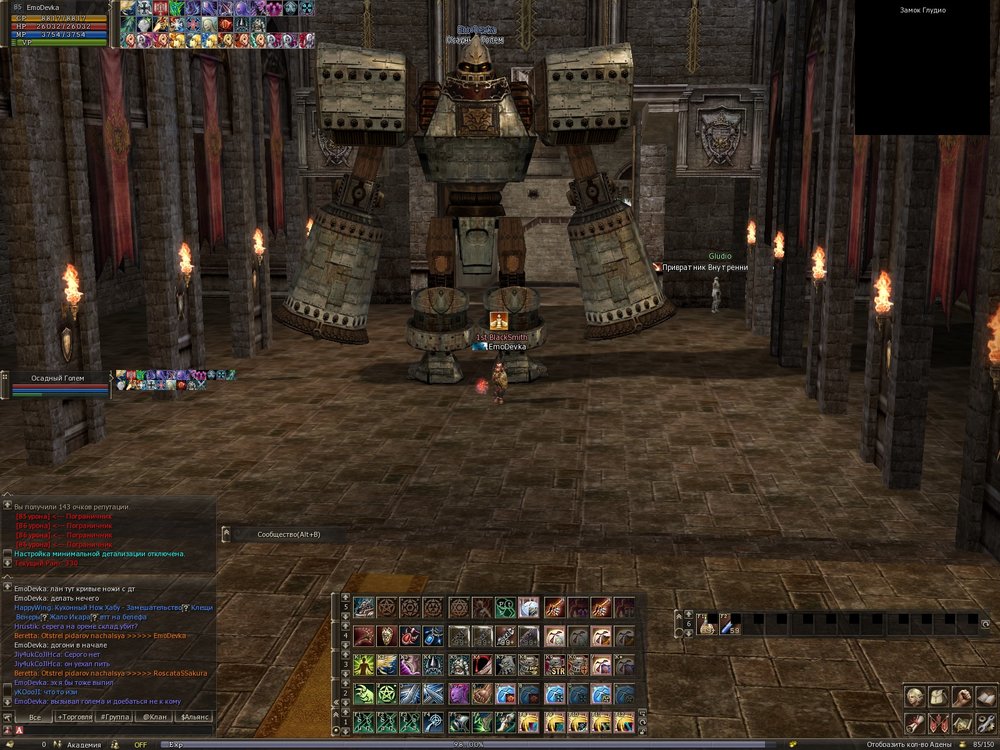The width and height of the screenshot is (1000, 750).
Task: Select the #Группа party chat tab
Action: [x=116, y=717]
